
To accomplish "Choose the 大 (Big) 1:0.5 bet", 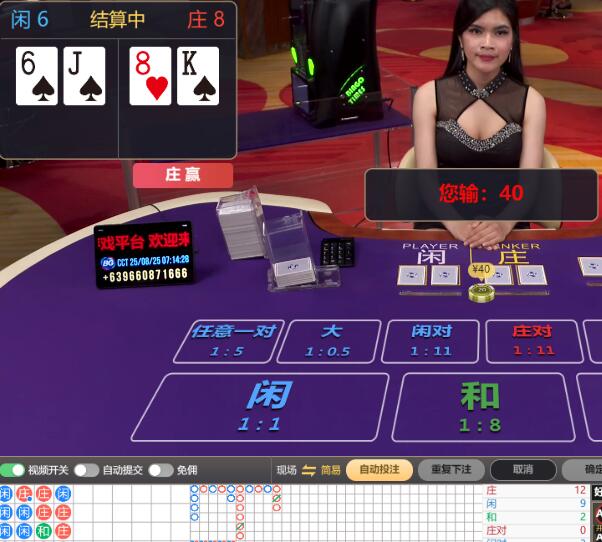I will tap(331, 341).
